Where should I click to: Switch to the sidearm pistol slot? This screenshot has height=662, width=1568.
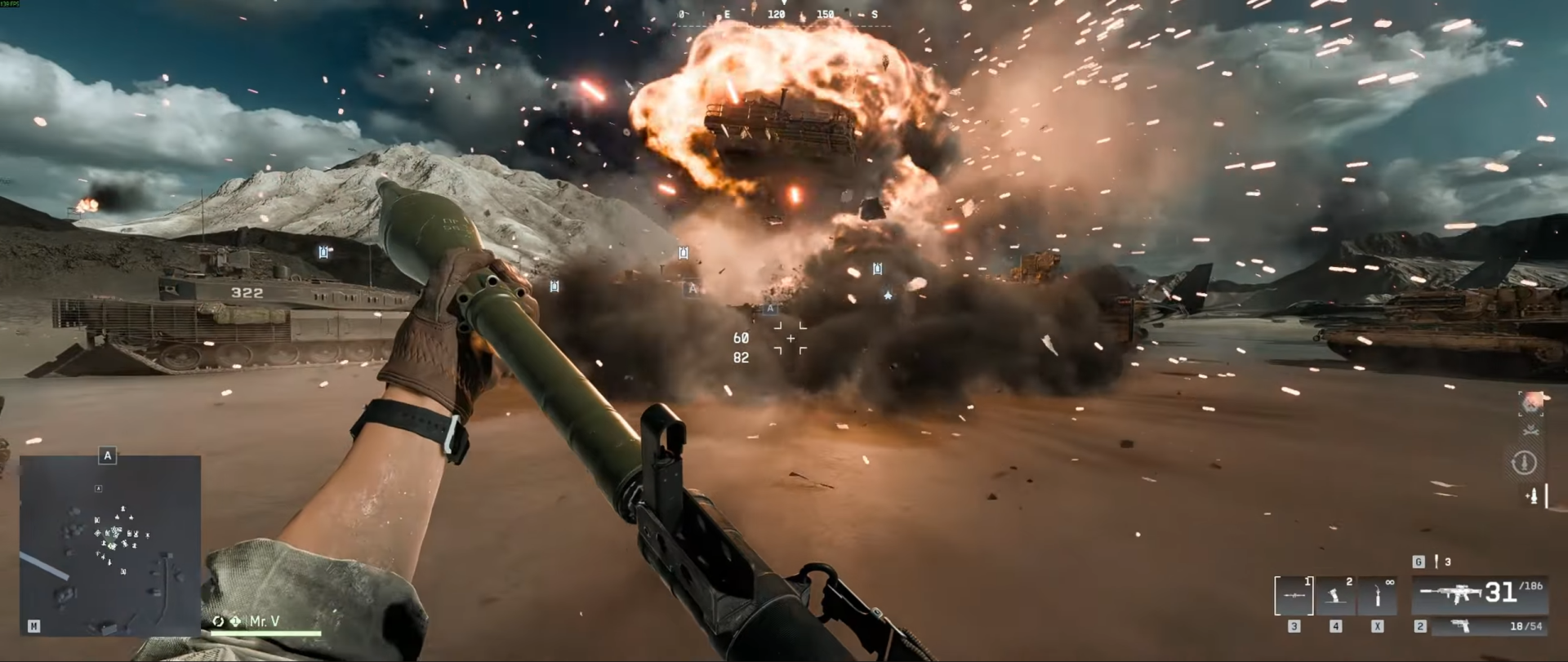pos(1479,626)
